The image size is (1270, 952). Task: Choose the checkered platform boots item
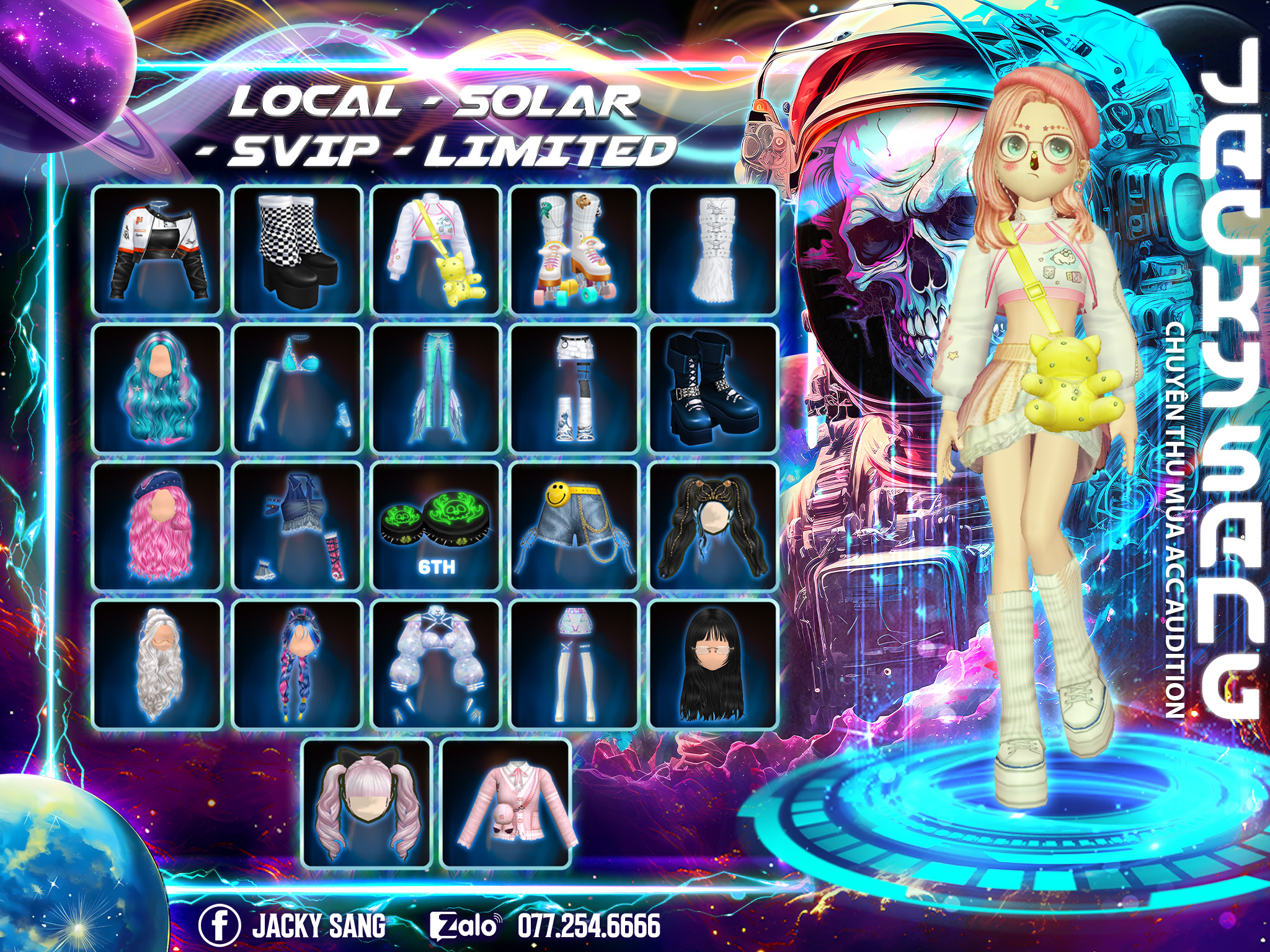pos(297,250)
